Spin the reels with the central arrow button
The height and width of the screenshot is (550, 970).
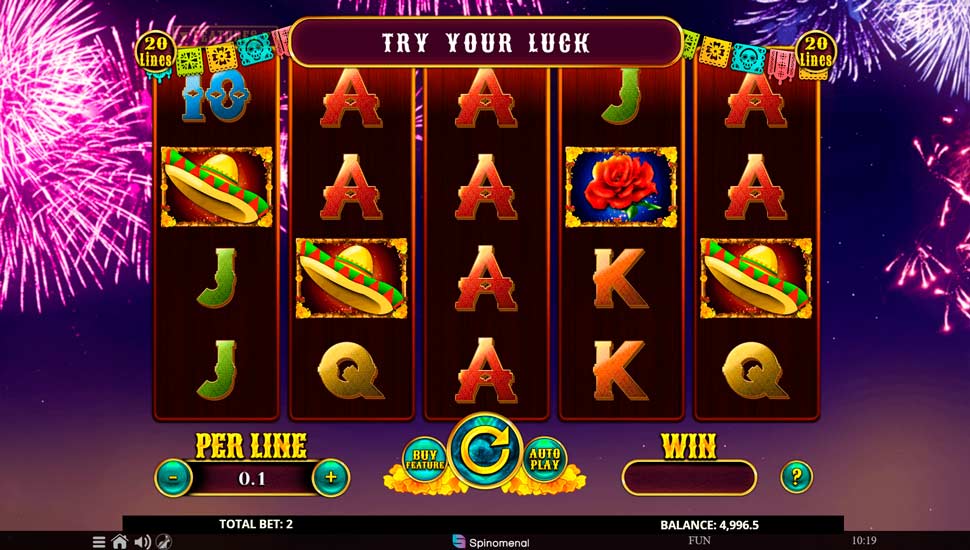click(x=485, y=454)
